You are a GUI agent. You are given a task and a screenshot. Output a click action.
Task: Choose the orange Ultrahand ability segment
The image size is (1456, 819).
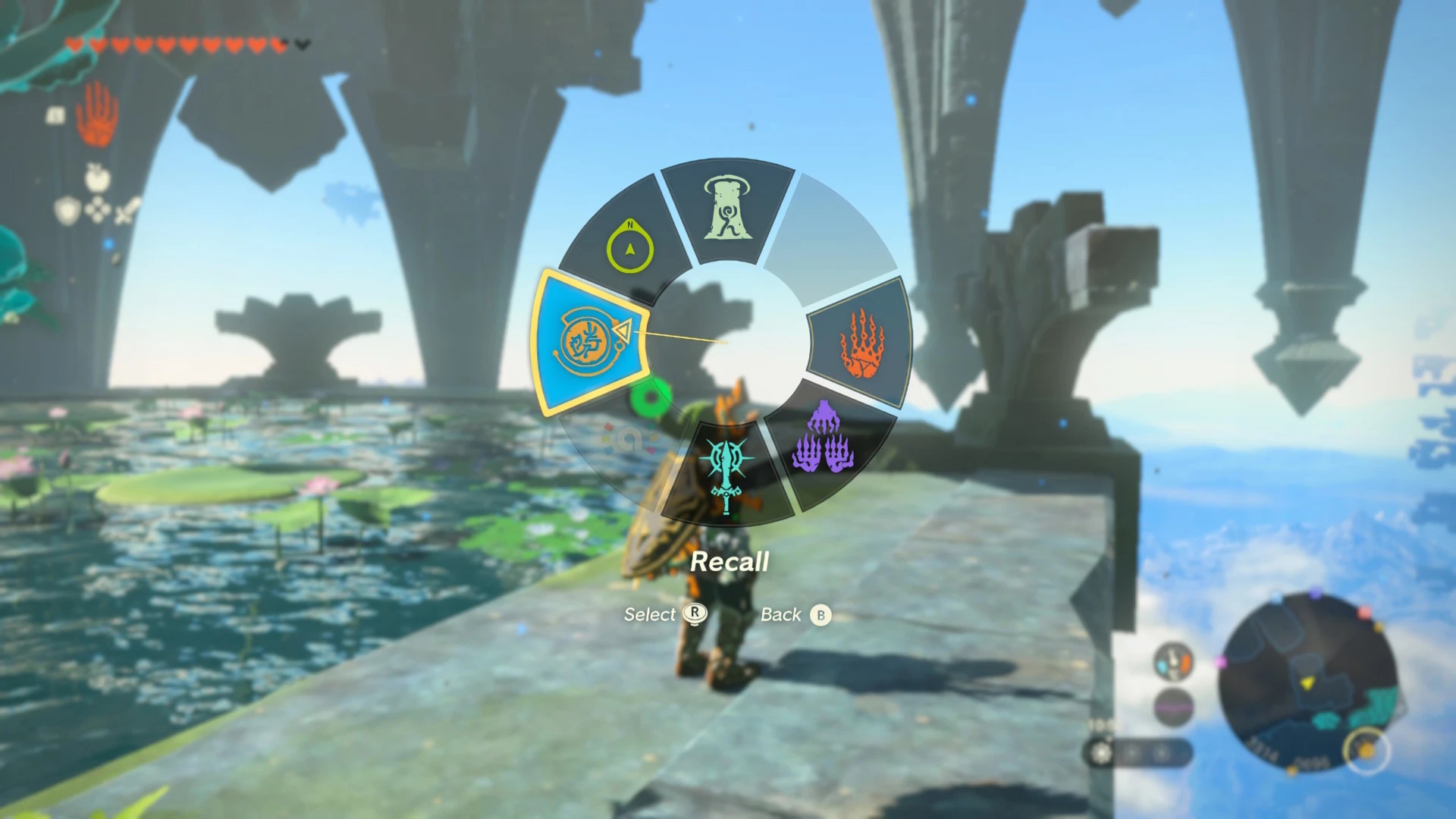click(x=863, y=345)
